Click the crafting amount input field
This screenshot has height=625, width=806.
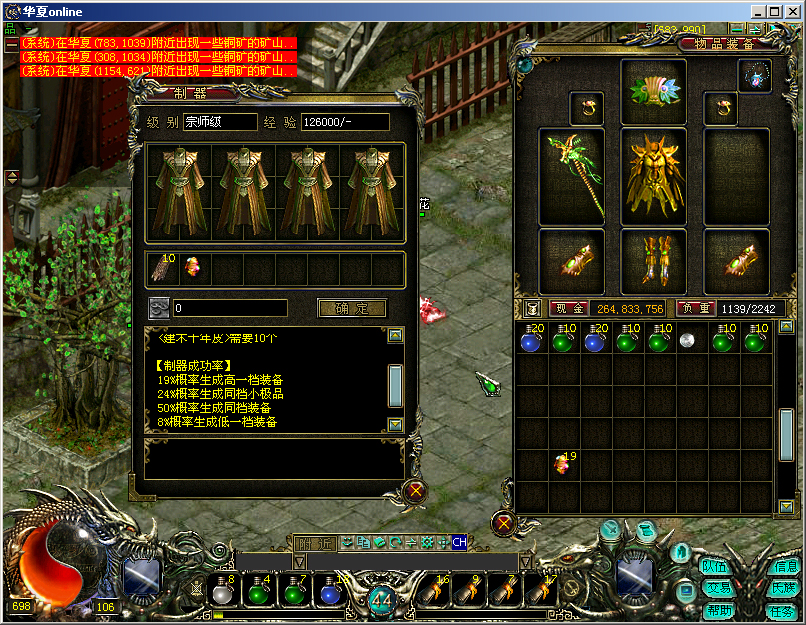[x=230, y=308]
